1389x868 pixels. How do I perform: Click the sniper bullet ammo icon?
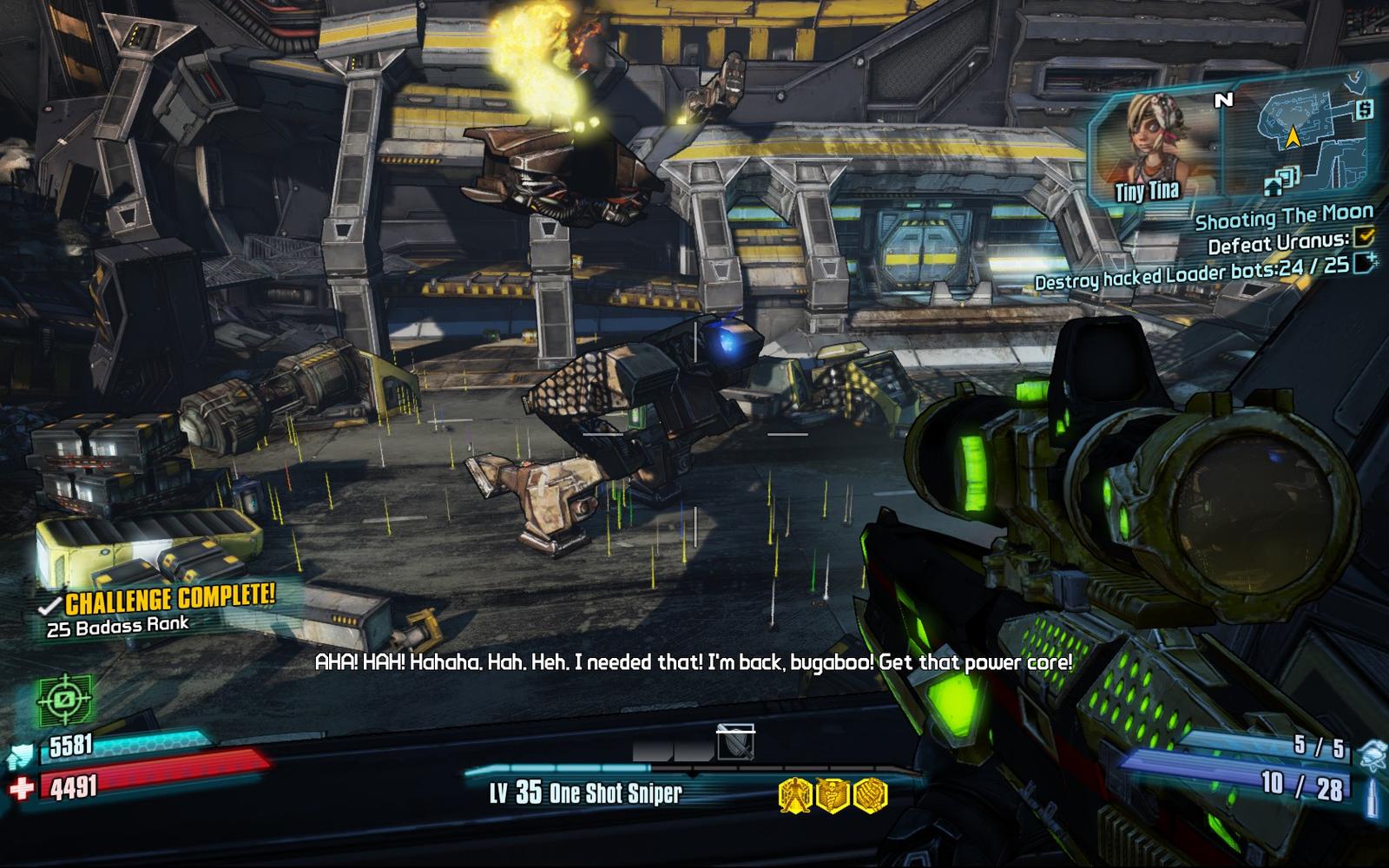tap(1373, 797)
